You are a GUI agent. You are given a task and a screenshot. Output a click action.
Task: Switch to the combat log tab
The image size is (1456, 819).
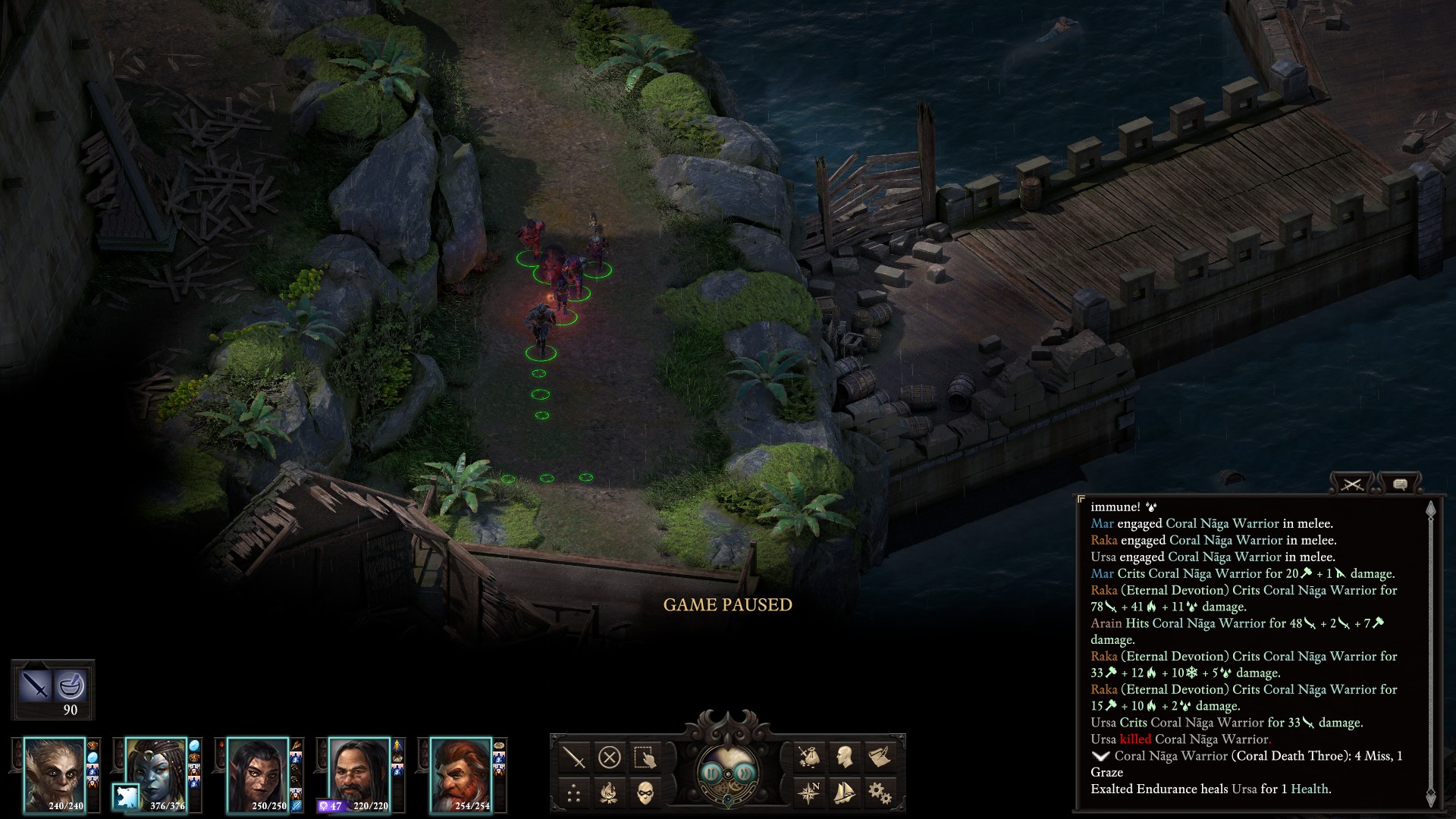coord(1353,484)
